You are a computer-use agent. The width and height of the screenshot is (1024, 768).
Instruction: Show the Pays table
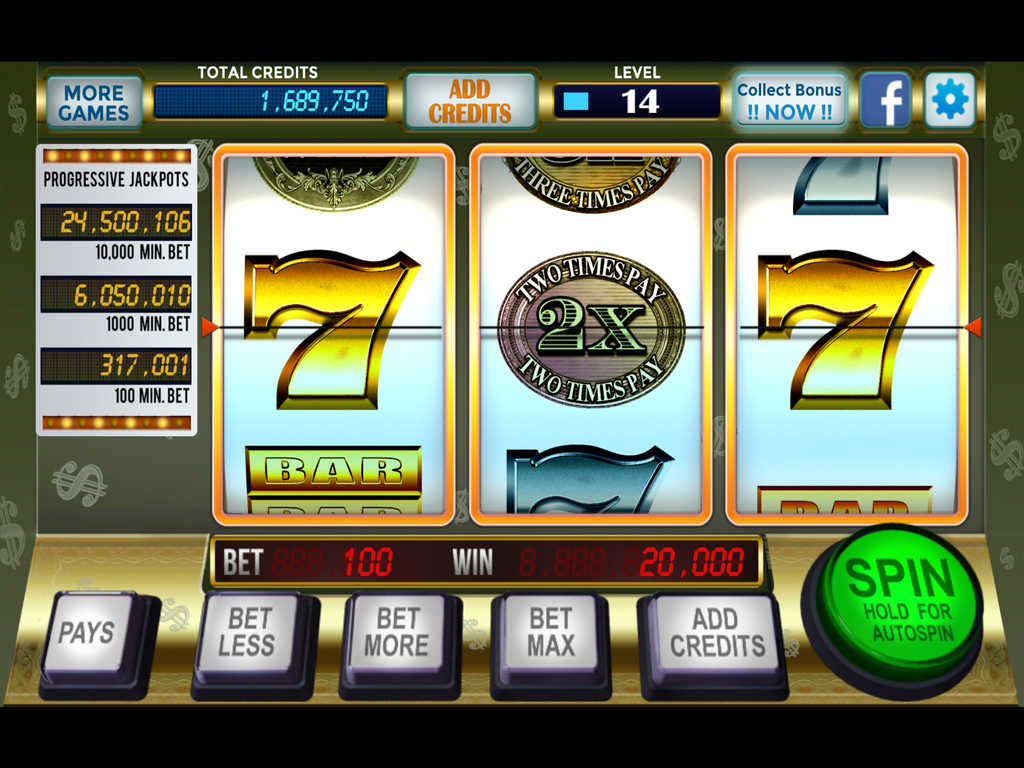coord(87,632)
